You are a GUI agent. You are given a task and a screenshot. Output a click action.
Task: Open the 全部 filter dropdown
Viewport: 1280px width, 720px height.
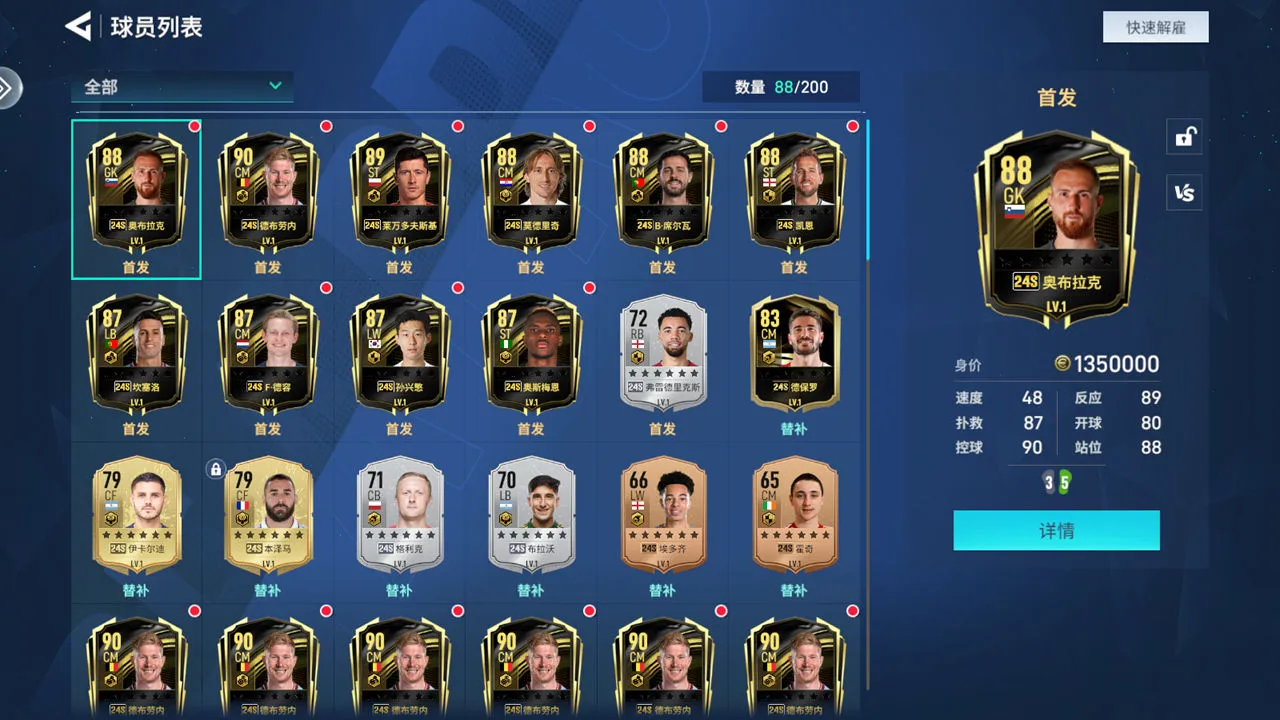tap(182, 87)
